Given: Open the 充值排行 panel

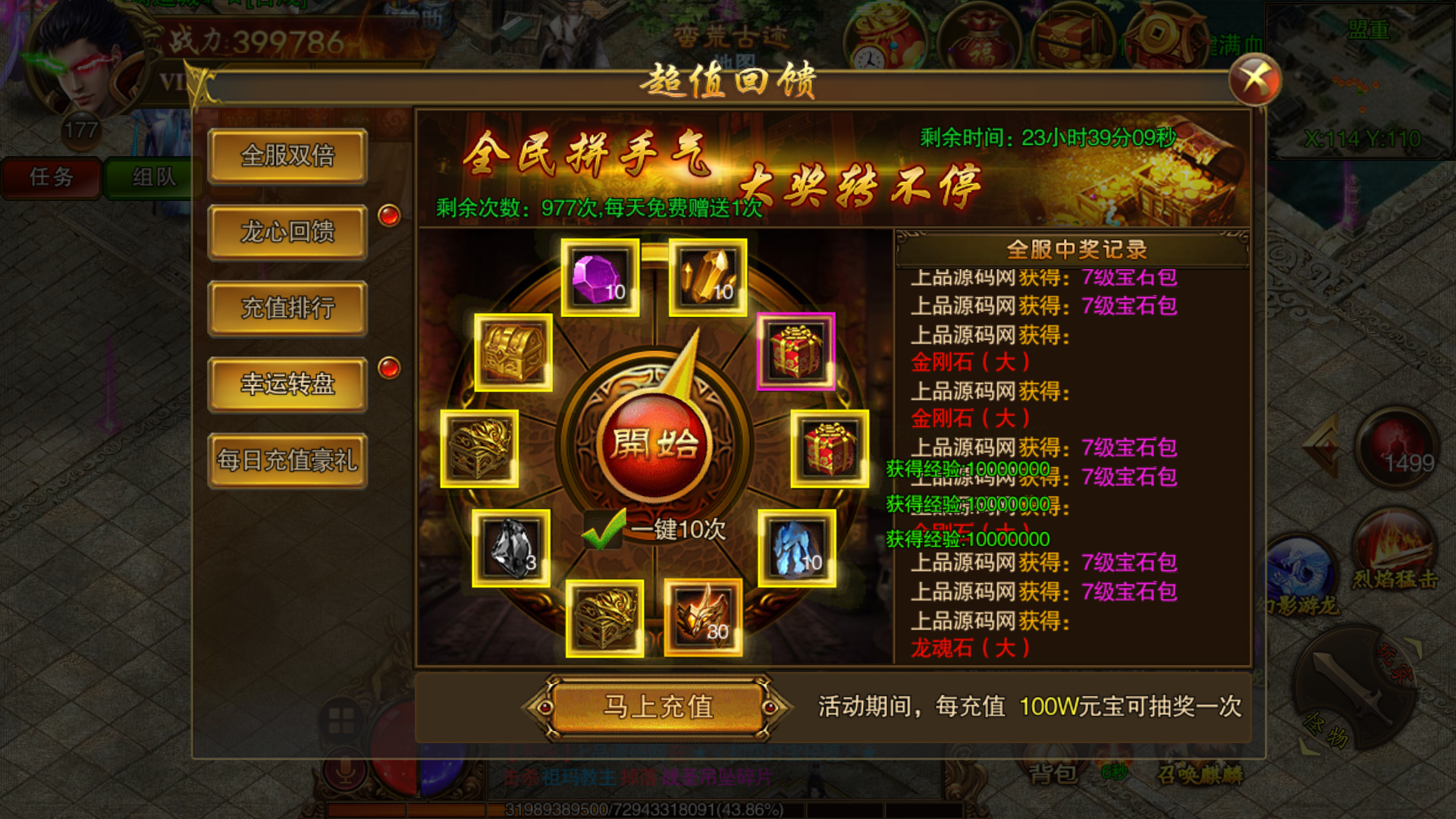Looking at the screenshot, I should (288, 309).
